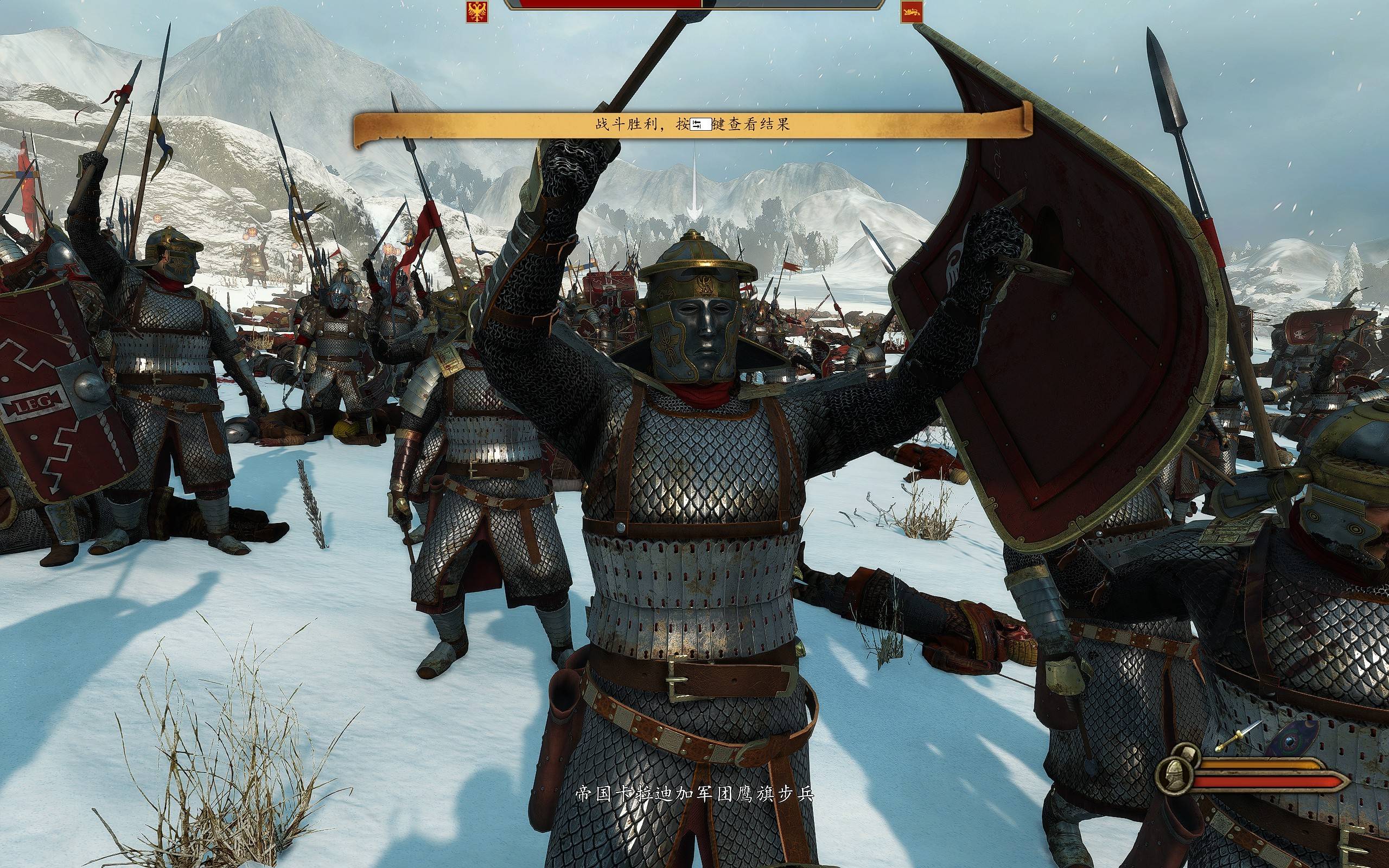The height and width of the screenshot is (868, 1389).
Task: Click the red lion faction banner icon
Action: (x=912, y=12)
